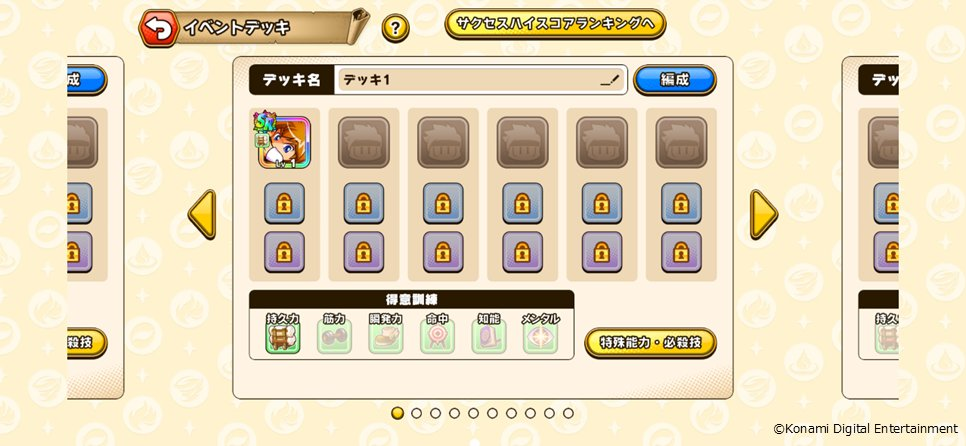The image size is (966, 446).
Task: Select the 瞬発力 training icon
Action: click(x=385, y=336)
